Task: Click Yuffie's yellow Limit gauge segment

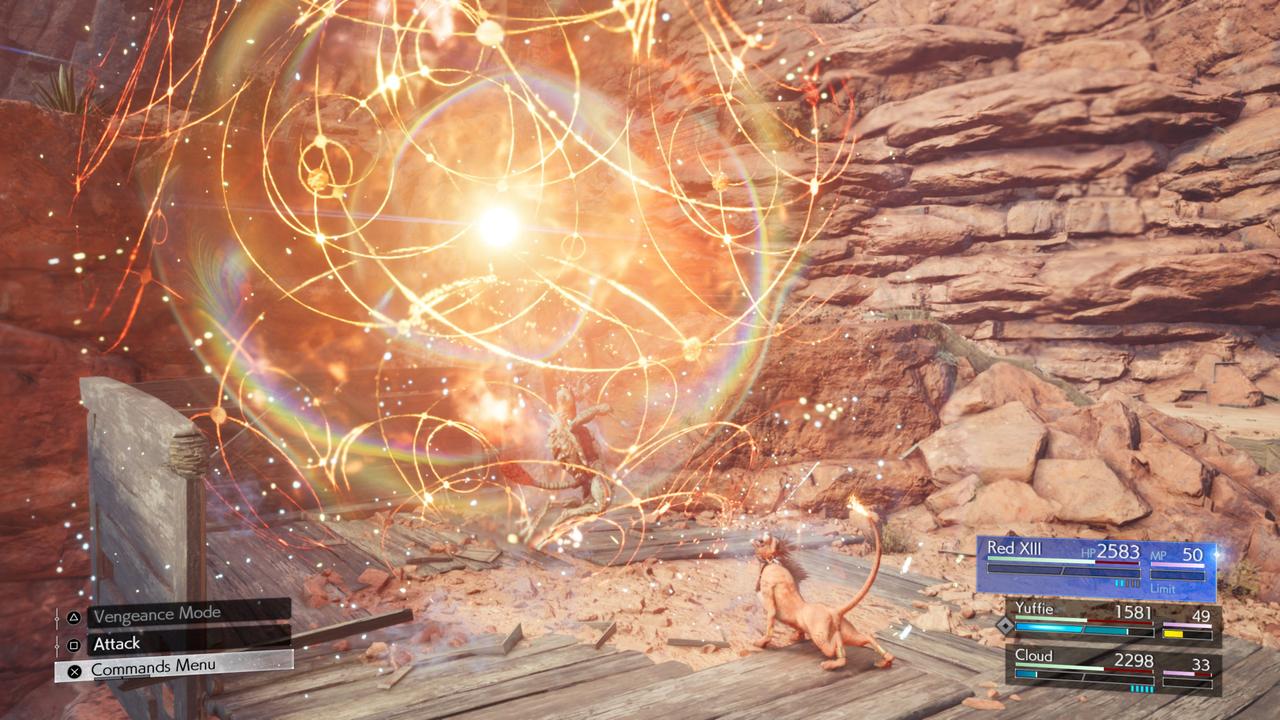Action: (1173, 632)
